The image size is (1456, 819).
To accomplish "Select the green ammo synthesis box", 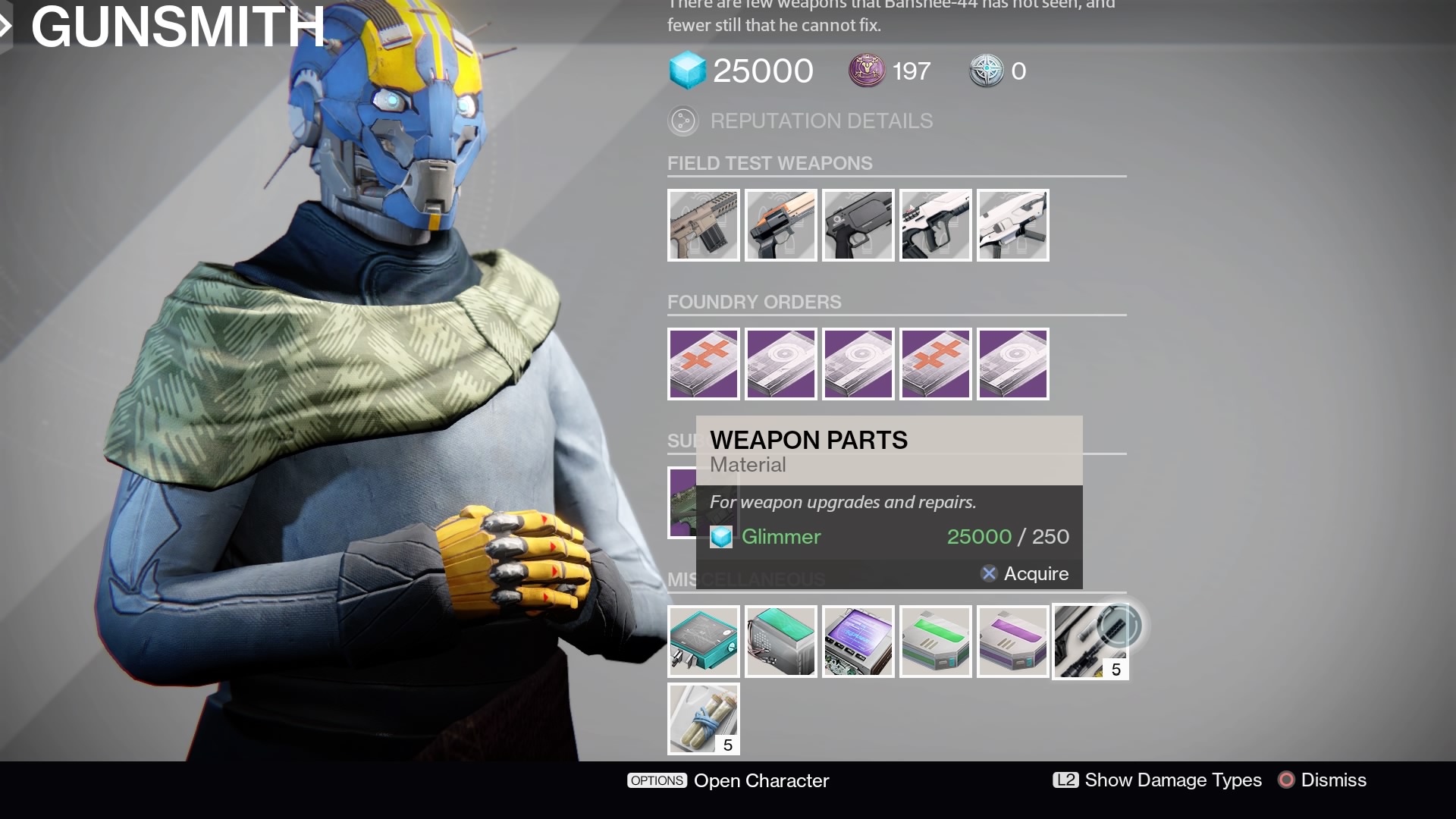I will (935, 642).
